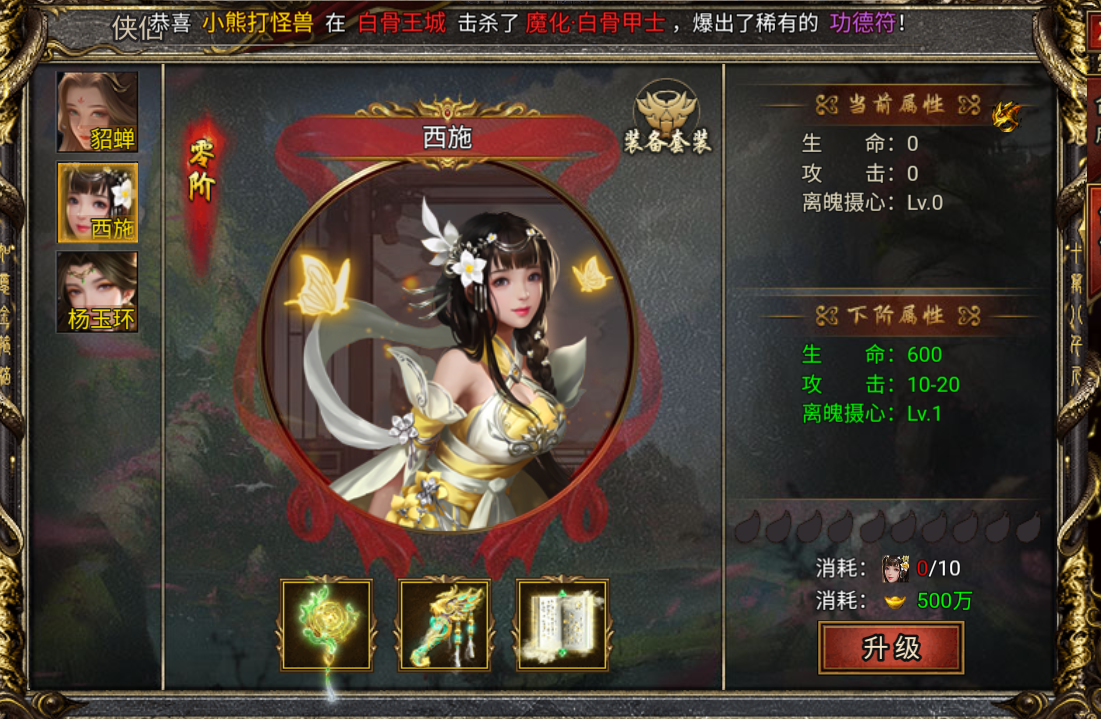Select the green flower jade equipment slot
Screen dimensions: 1101x719
click(x=327, y=625)
